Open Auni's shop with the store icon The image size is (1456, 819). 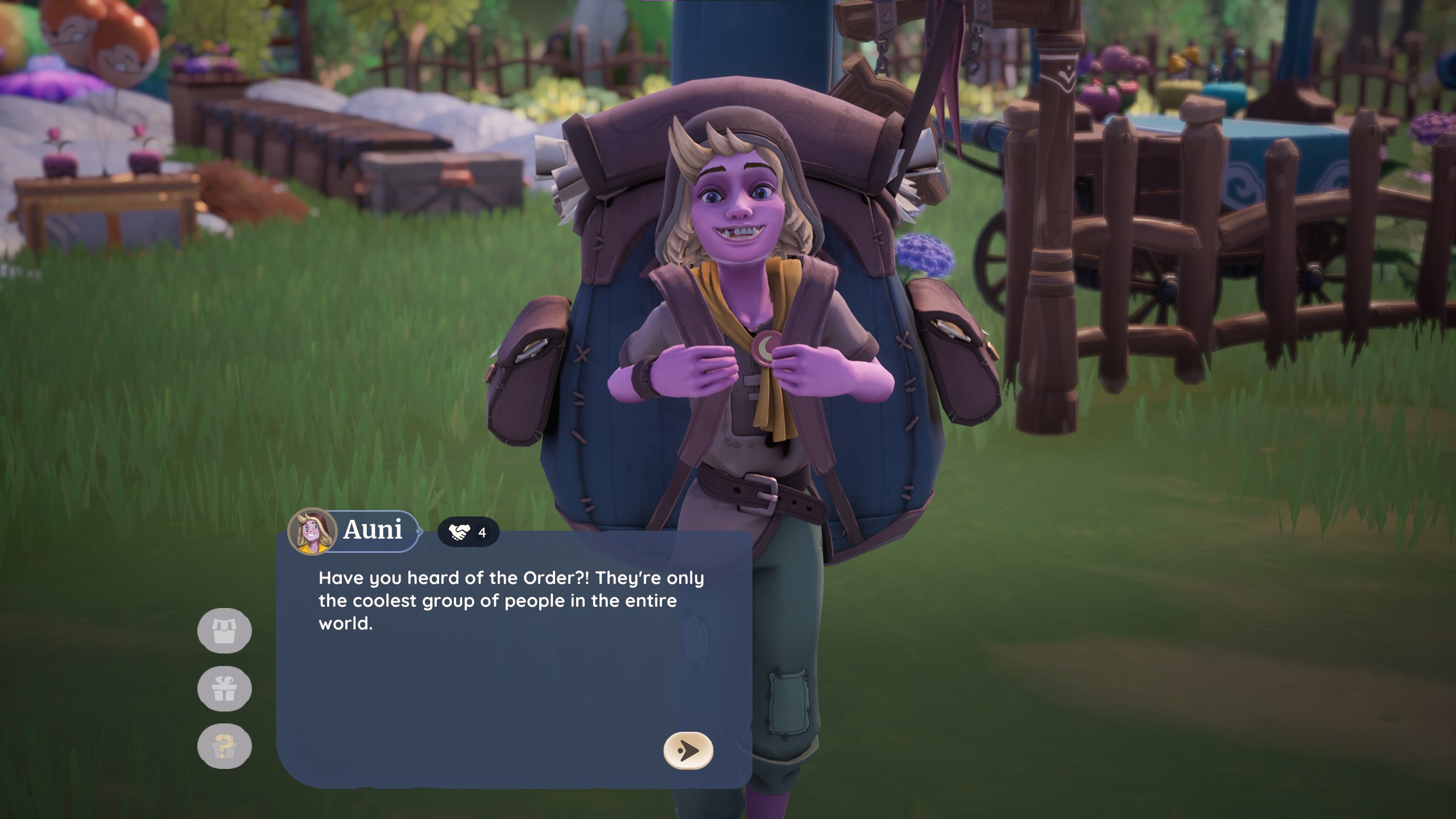(x=224, y=630)
